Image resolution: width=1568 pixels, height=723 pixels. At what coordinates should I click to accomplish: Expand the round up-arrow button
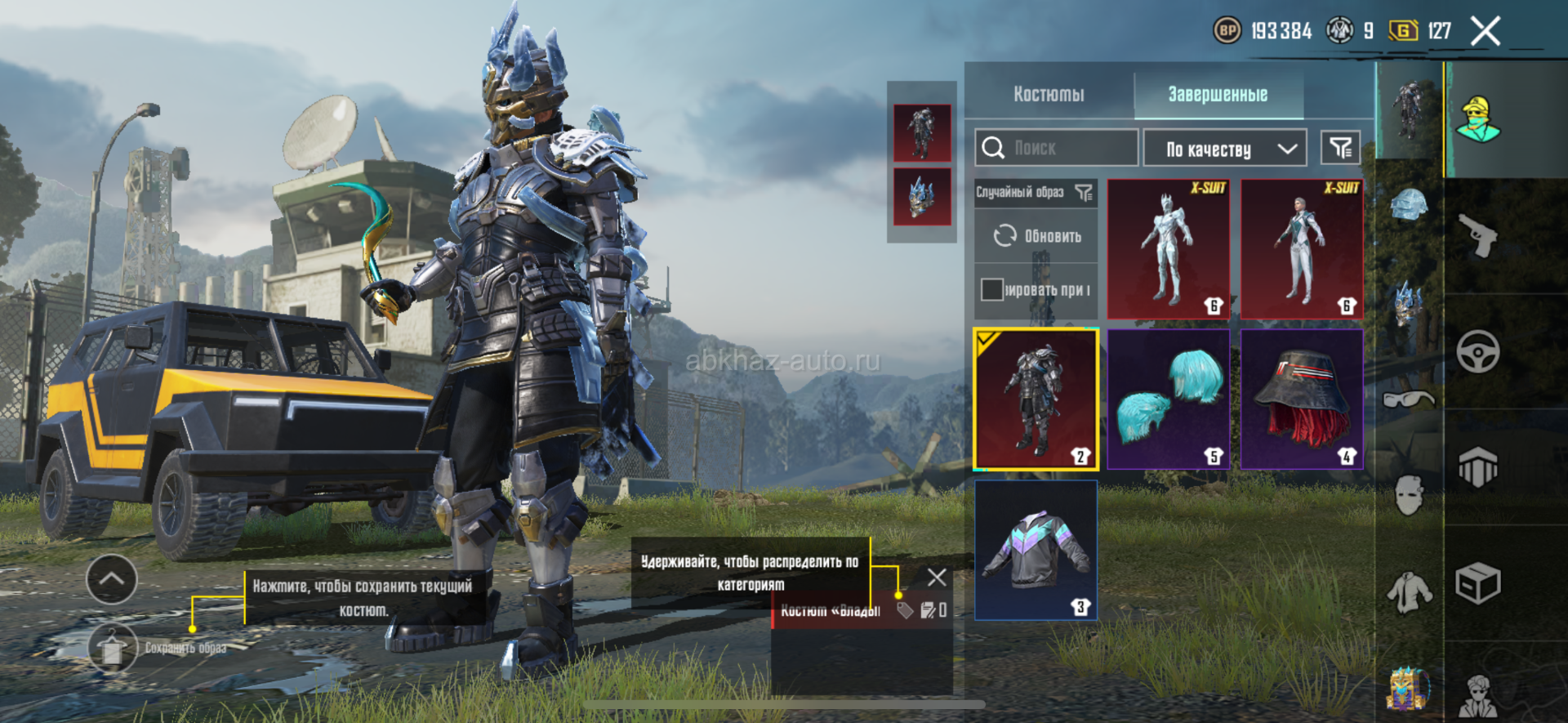coord(112,579)
